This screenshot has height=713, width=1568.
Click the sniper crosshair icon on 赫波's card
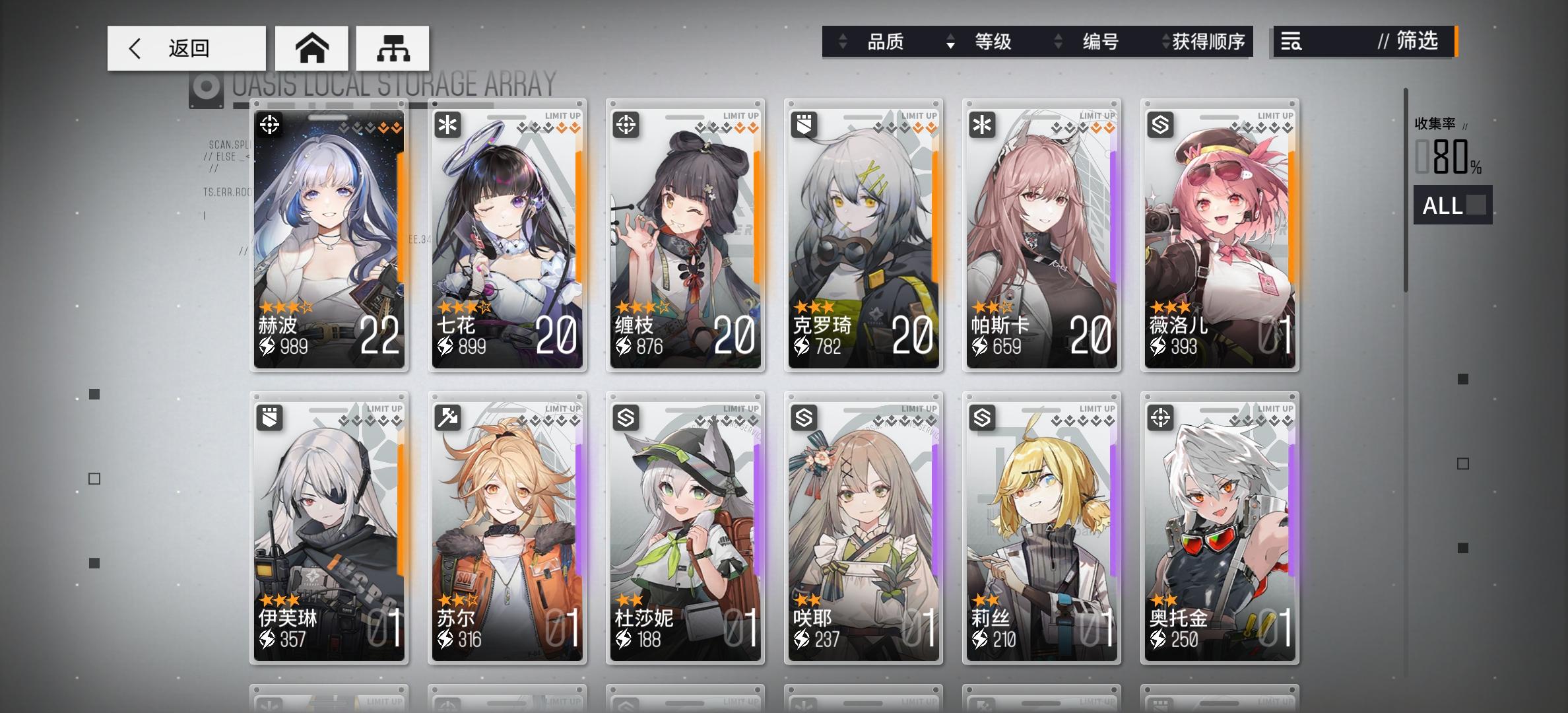click(271, 123)
